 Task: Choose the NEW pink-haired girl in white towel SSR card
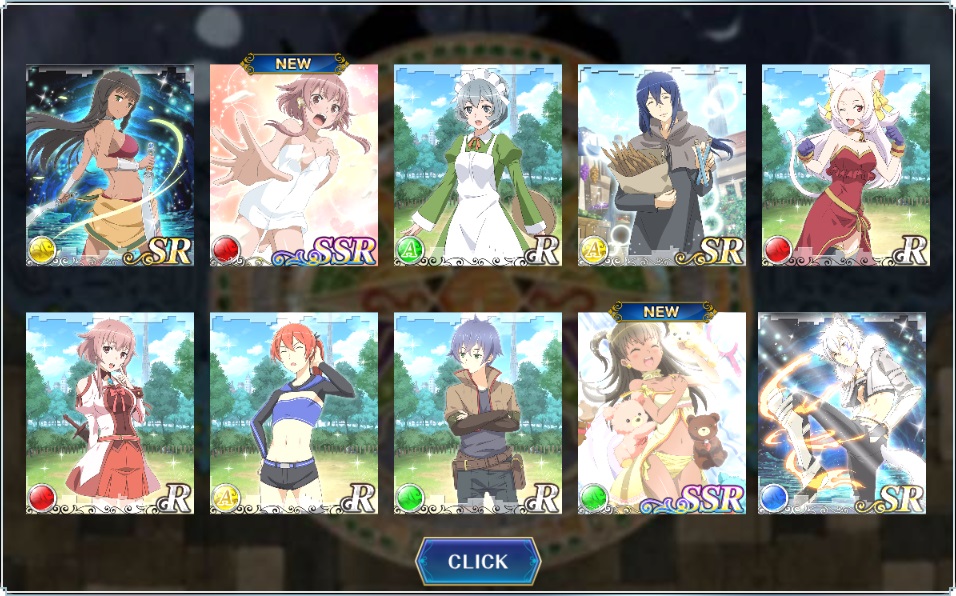294,166
